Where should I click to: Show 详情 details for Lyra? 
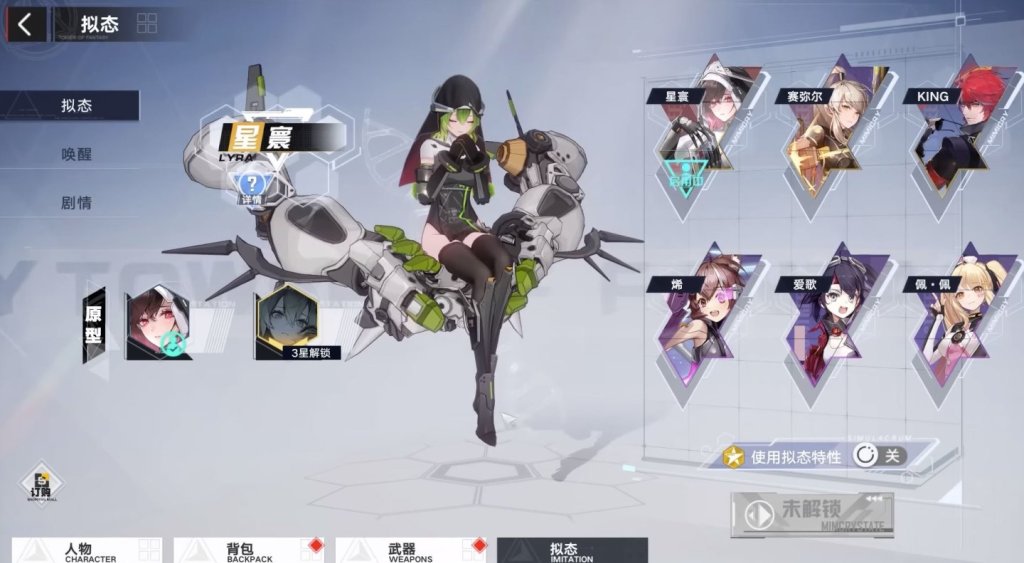(253, 185)
